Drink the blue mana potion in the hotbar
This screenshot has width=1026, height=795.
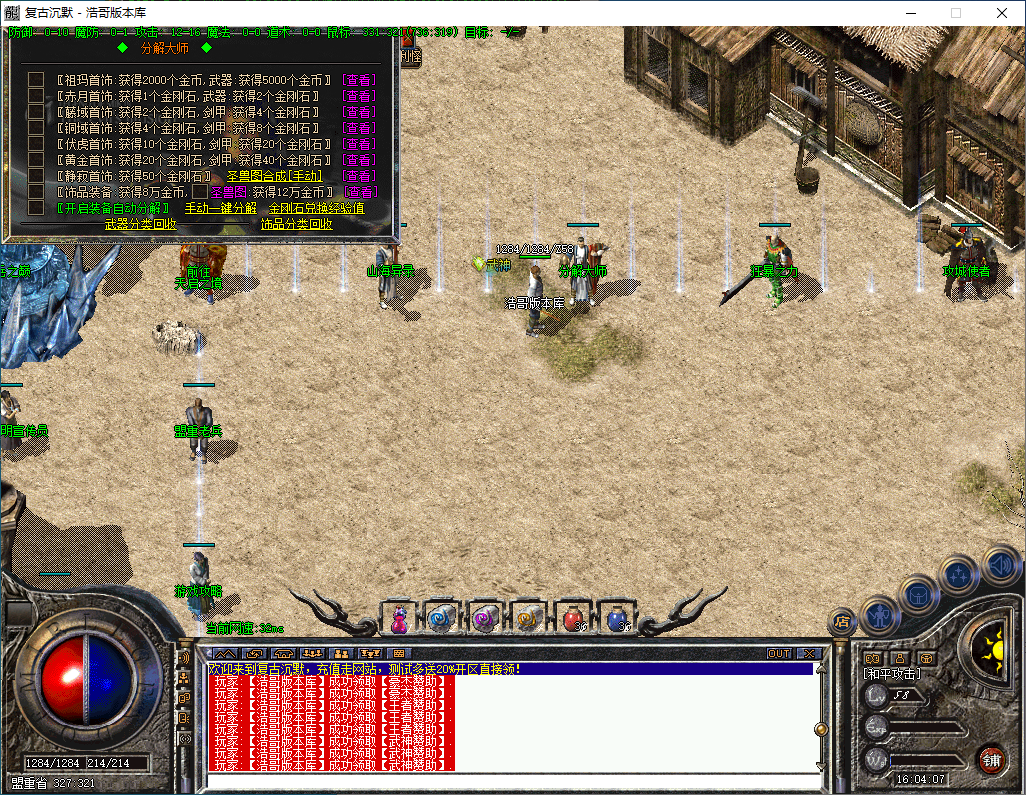tap(616, 620)
